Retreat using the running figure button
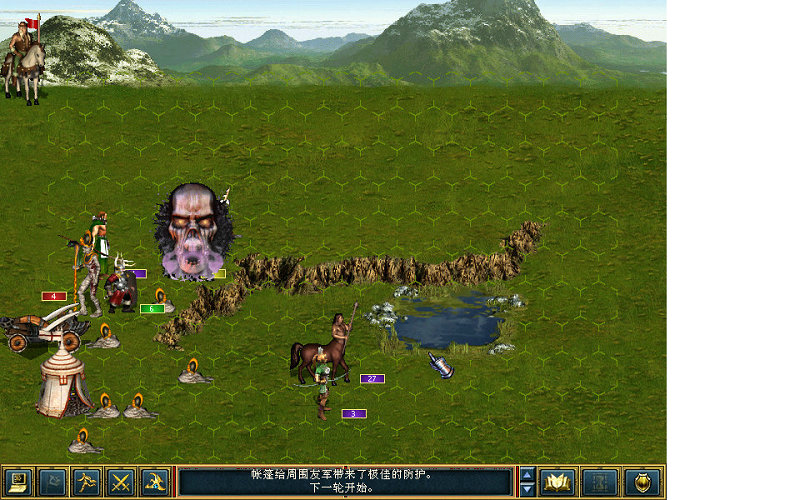 point(87,483)
